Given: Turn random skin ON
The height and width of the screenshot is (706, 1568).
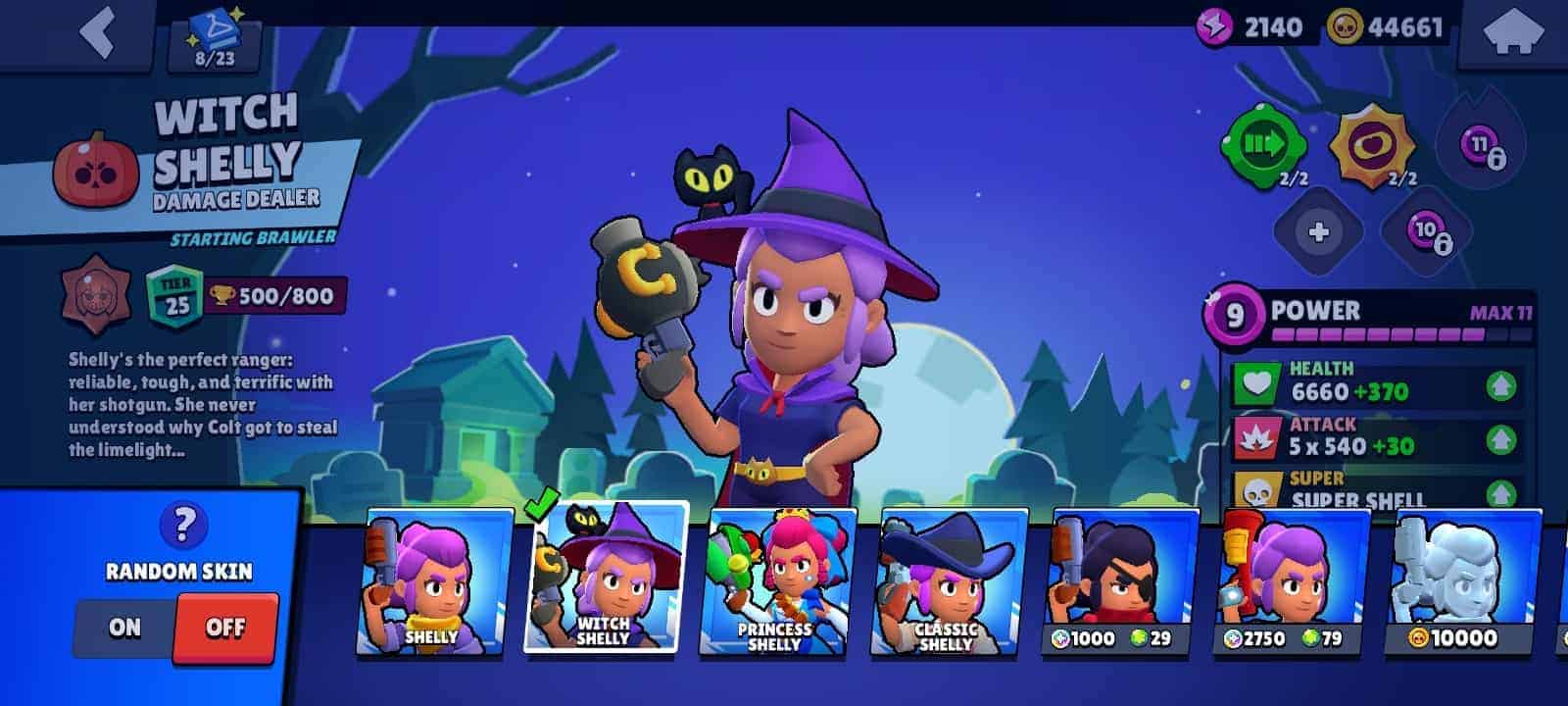Looking at the screenshot, I should [x=125, y=628].
